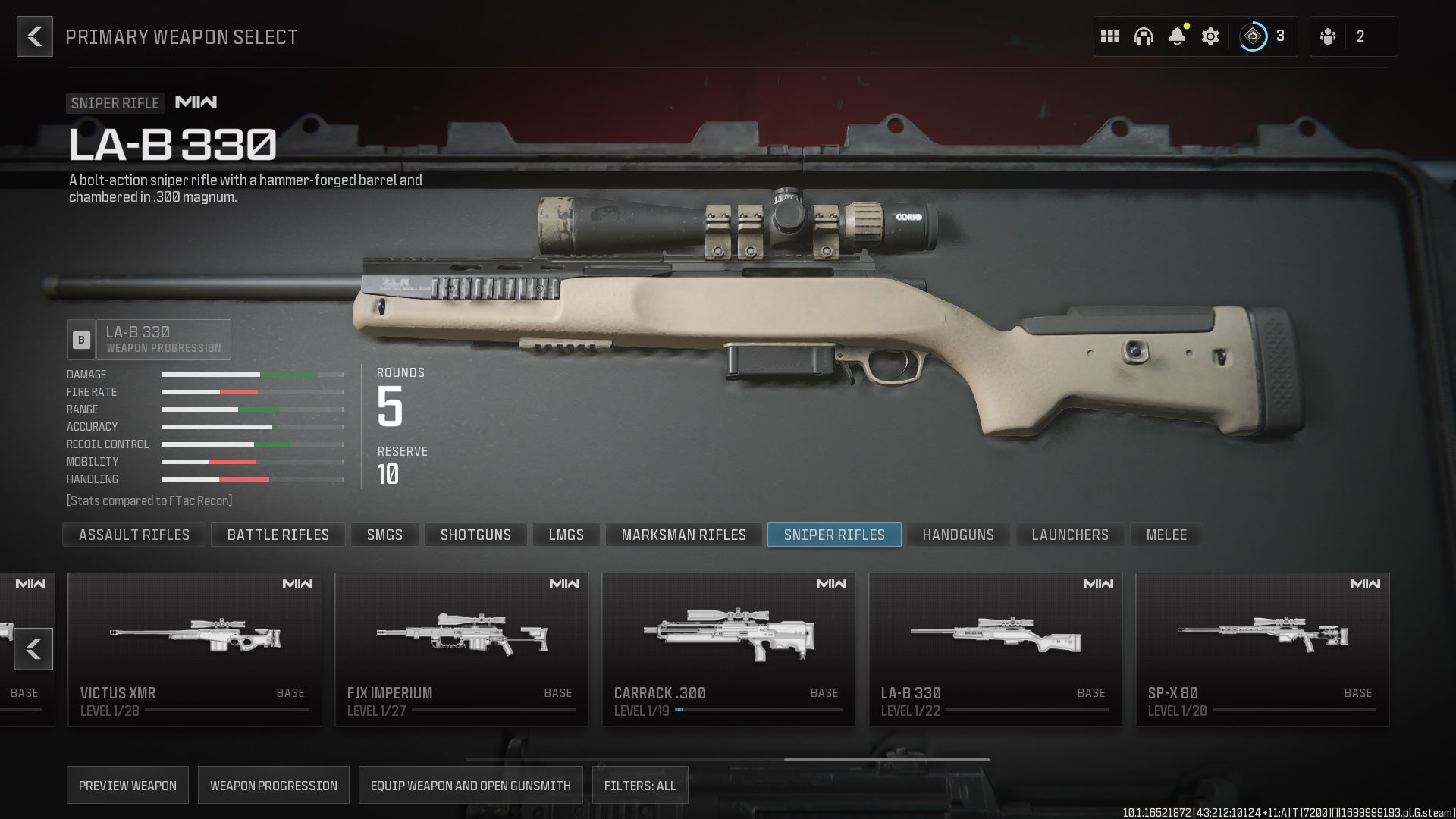Image resolution: width=1456 pixels, height=819 pixels.
Task: Open the Filters: All selector
Action: (641, 785)
